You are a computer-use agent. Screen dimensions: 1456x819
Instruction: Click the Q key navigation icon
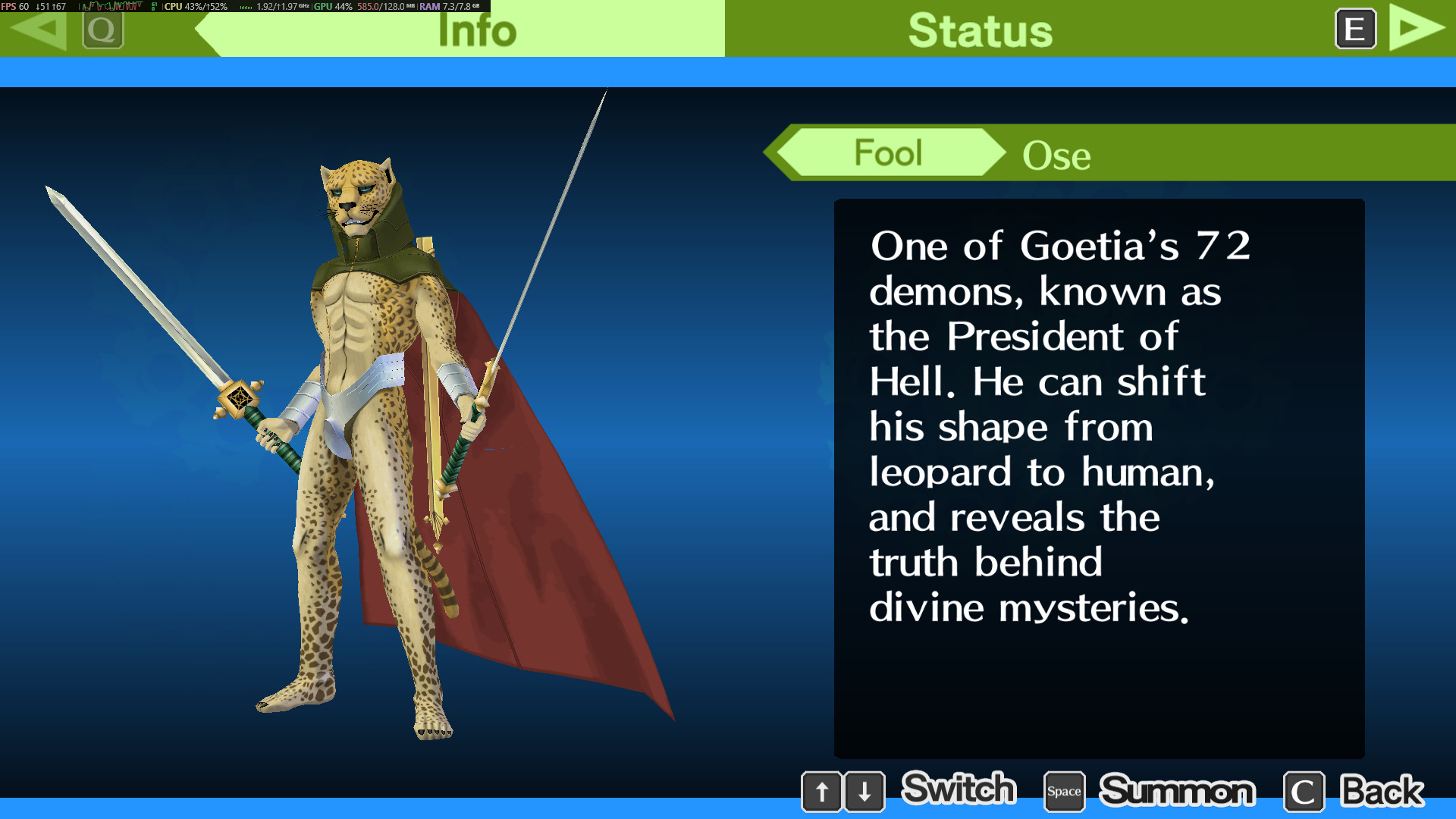pos(103,30)
